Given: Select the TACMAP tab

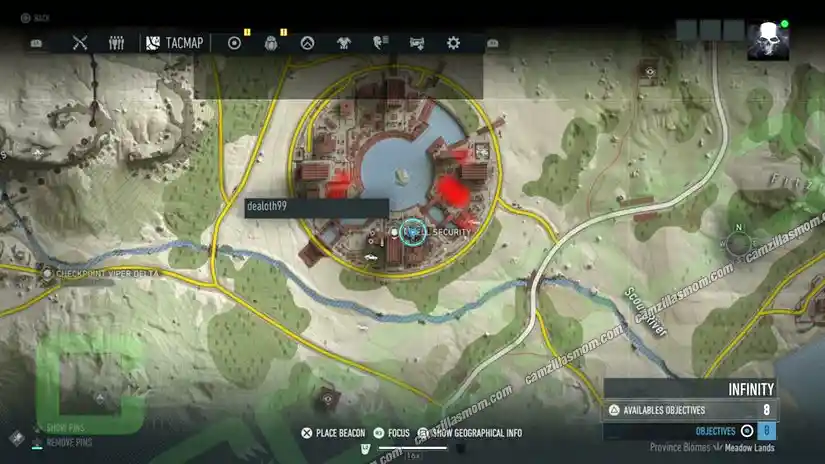Looking at the screenshot, I should pyautogui.click(x=174, y=43).
